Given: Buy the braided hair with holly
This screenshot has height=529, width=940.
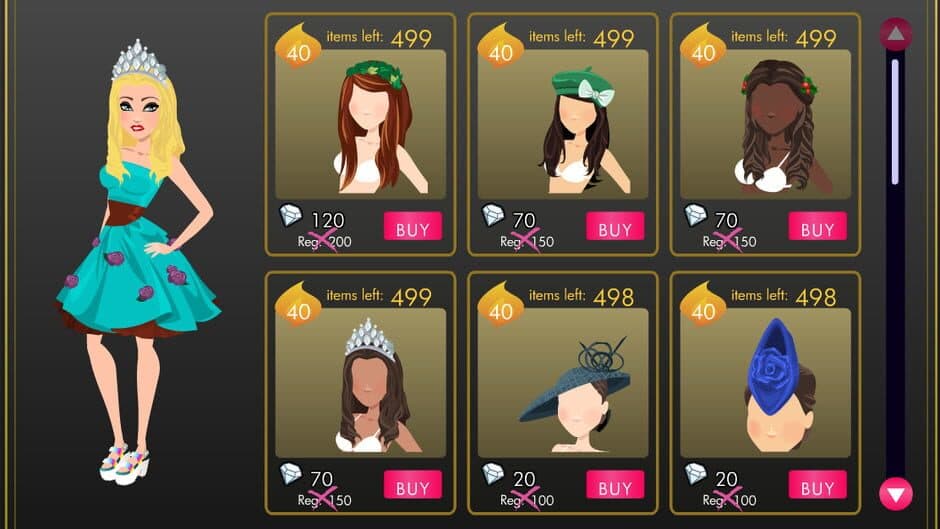Looking at the screenshot, I should pyautogui.click(x=816, y=228).
